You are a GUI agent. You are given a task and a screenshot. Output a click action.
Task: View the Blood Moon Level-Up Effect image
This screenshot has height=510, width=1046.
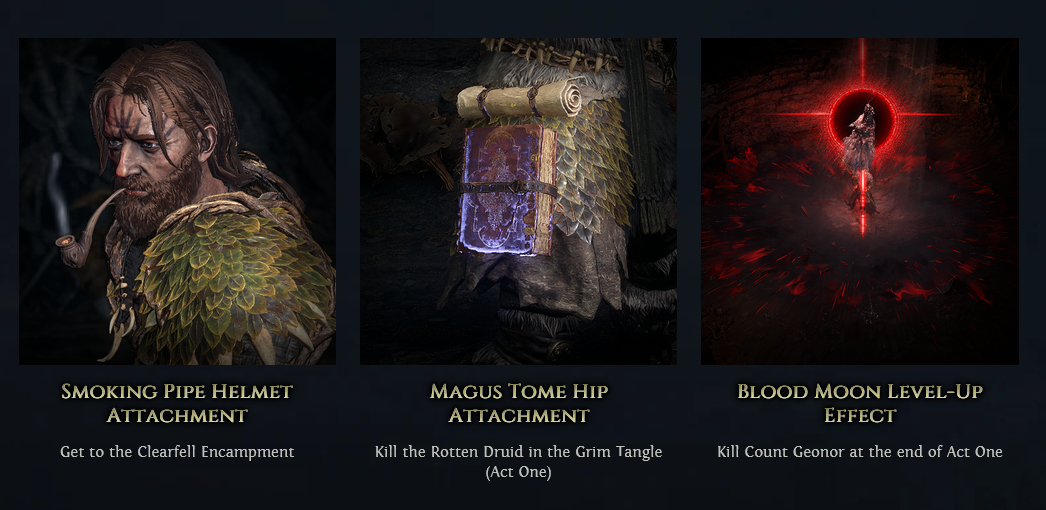click(859, 201)
